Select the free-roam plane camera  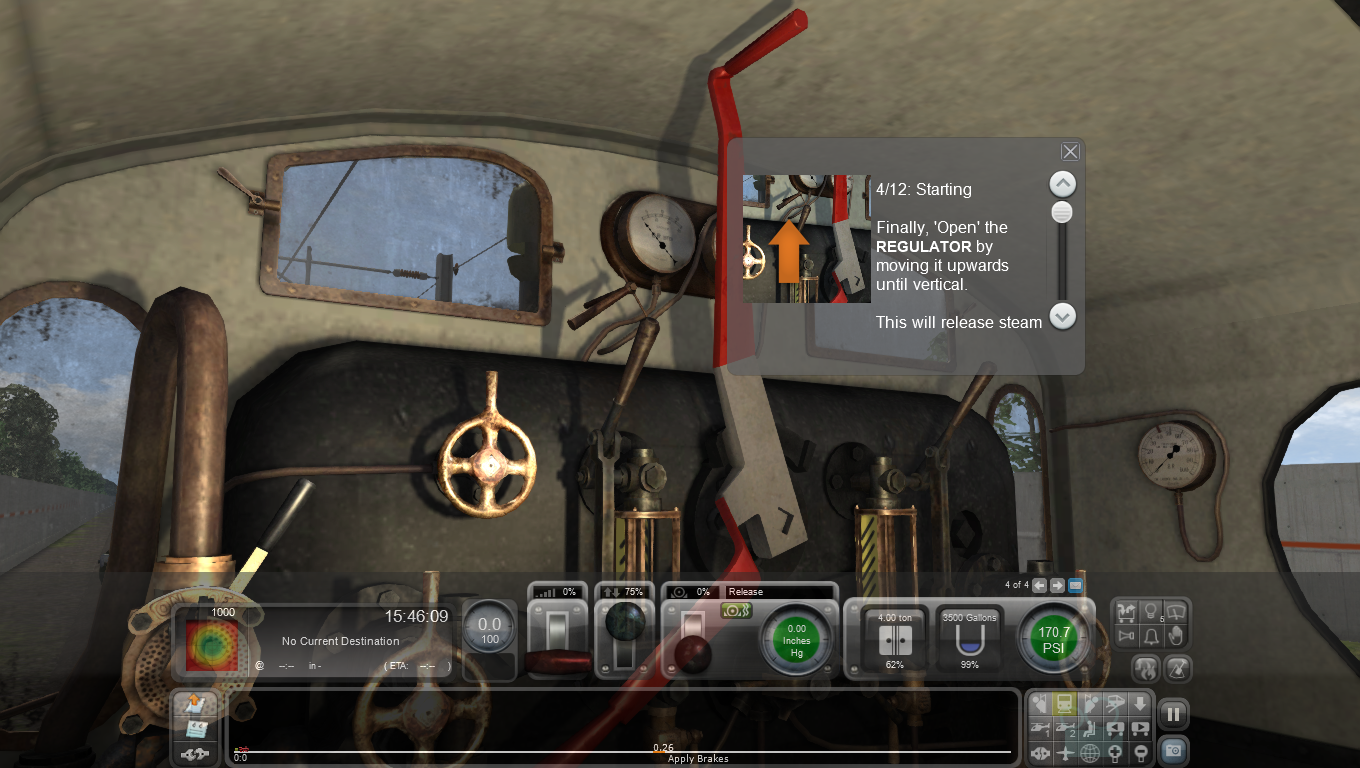[x=1065, y=753]
